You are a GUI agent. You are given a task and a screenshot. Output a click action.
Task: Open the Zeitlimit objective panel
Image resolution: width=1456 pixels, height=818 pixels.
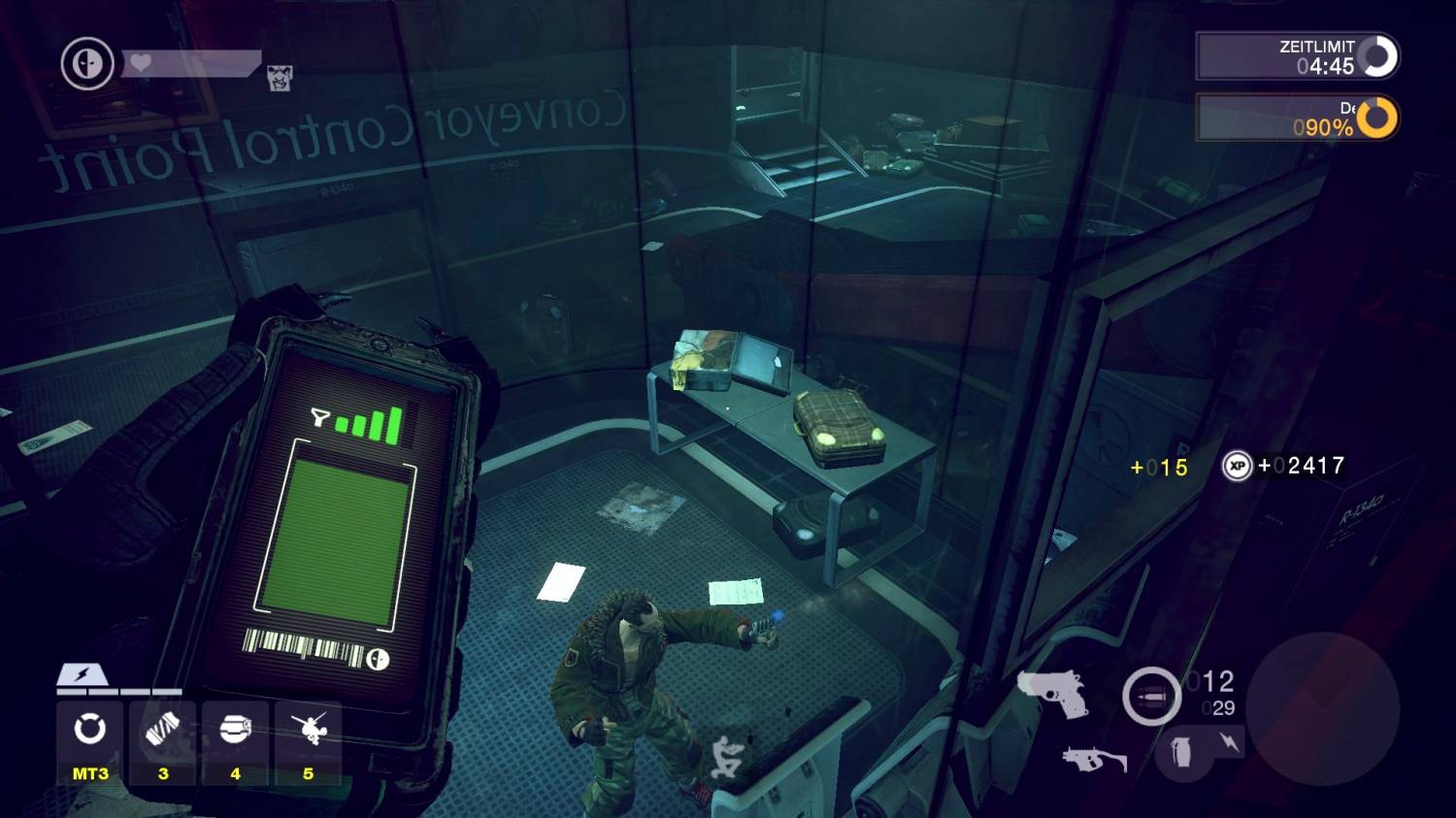point(1297,56)
